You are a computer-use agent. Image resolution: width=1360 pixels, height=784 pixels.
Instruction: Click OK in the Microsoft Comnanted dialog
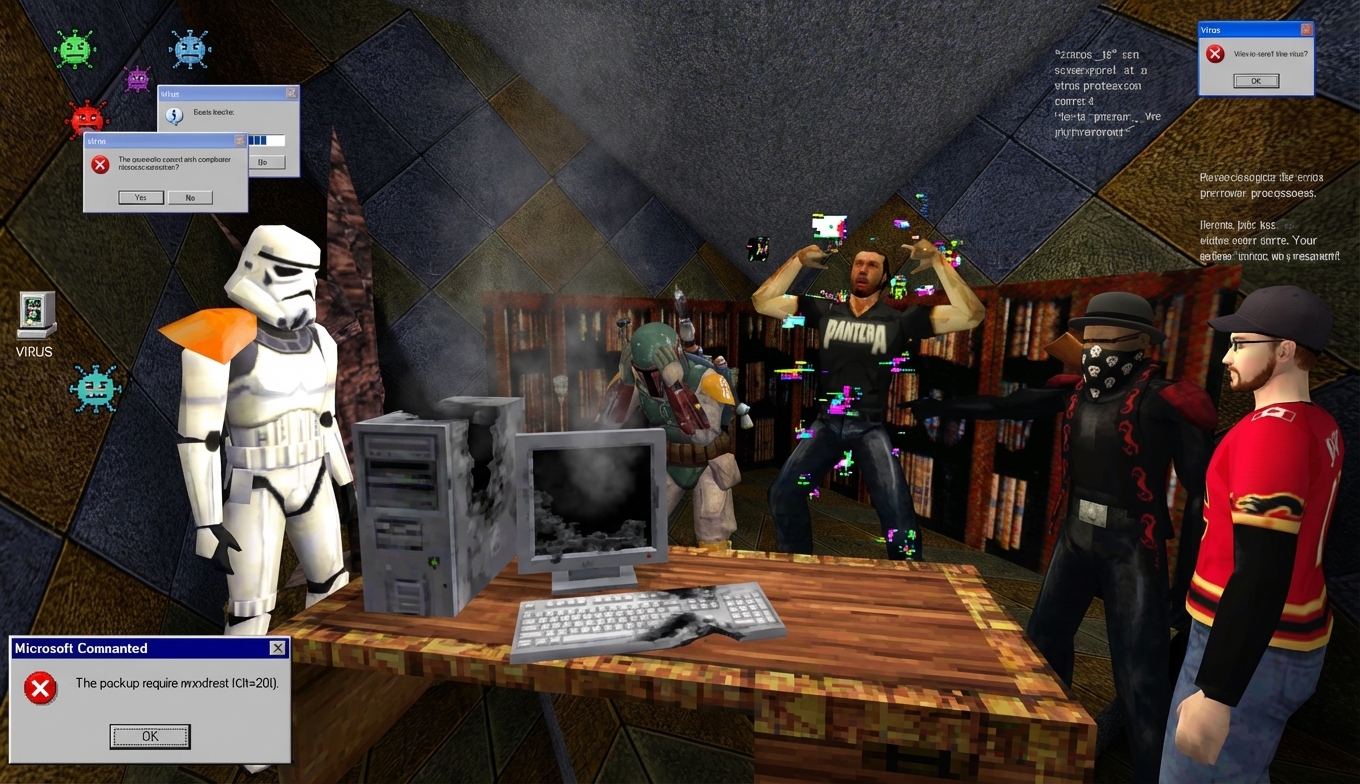pos(149,736)
